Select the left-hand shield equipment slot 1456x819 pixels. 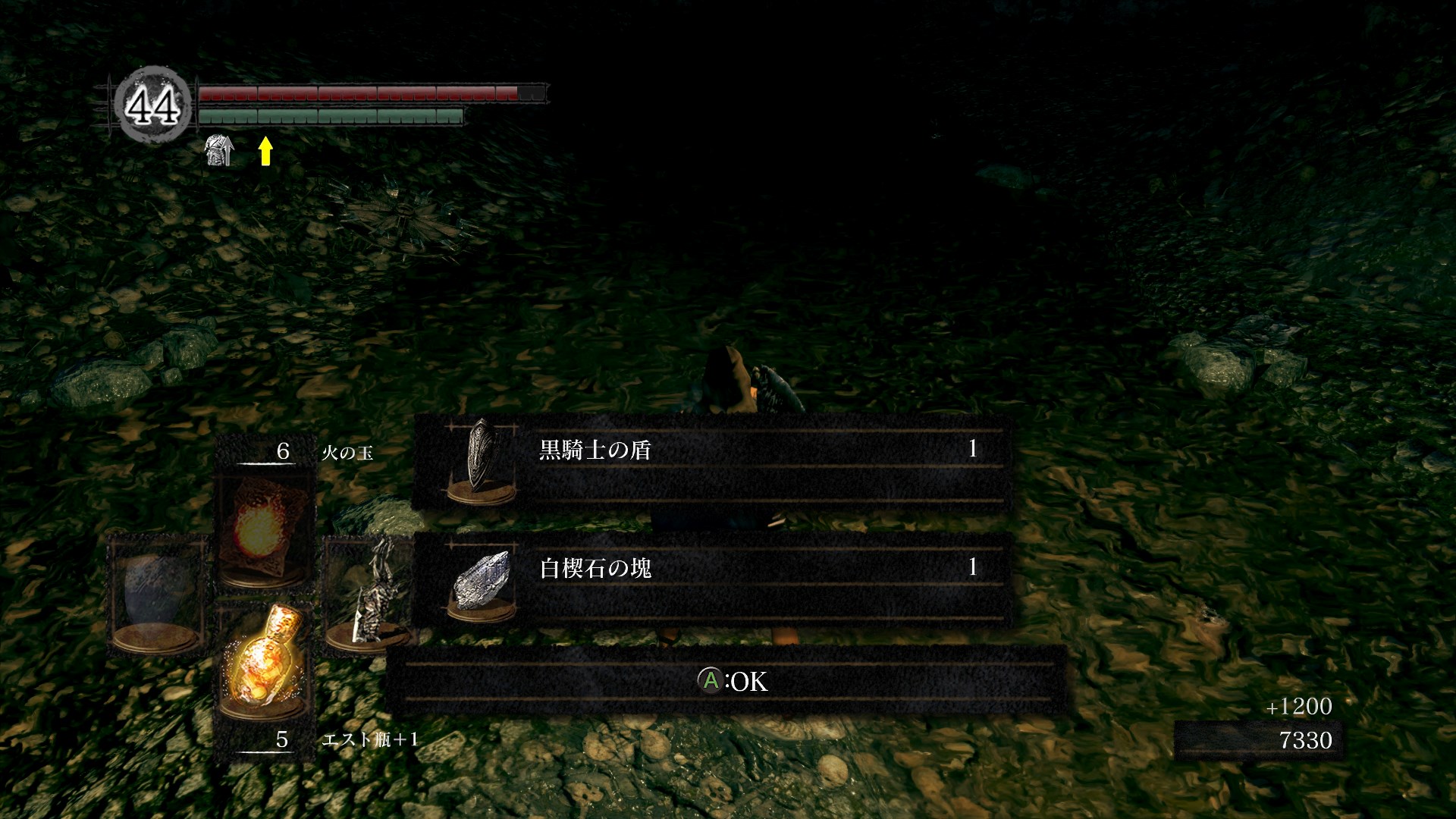(157, 595)
